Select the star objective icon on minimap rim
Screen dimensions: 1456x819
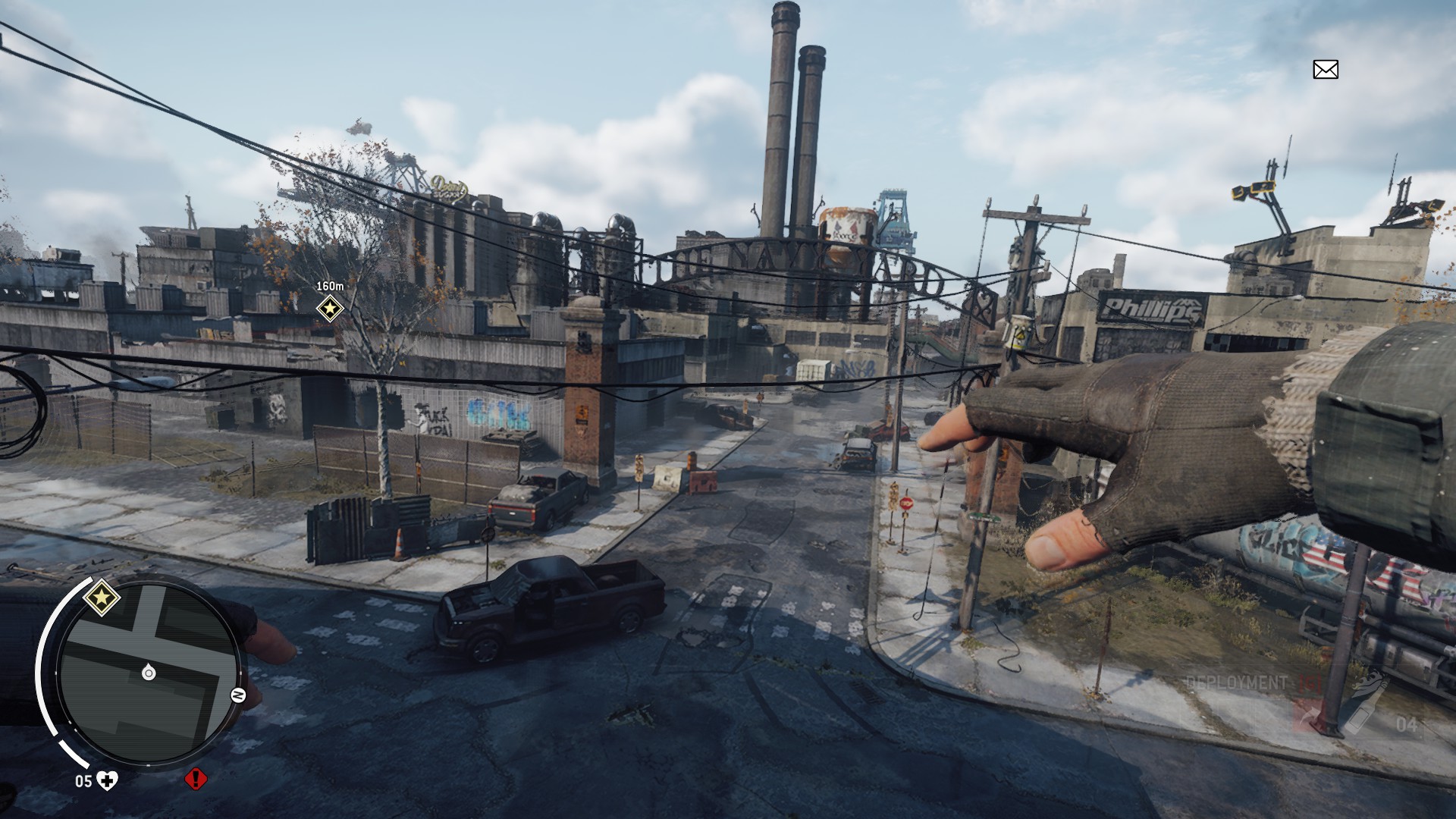click(x=102, y=598)
